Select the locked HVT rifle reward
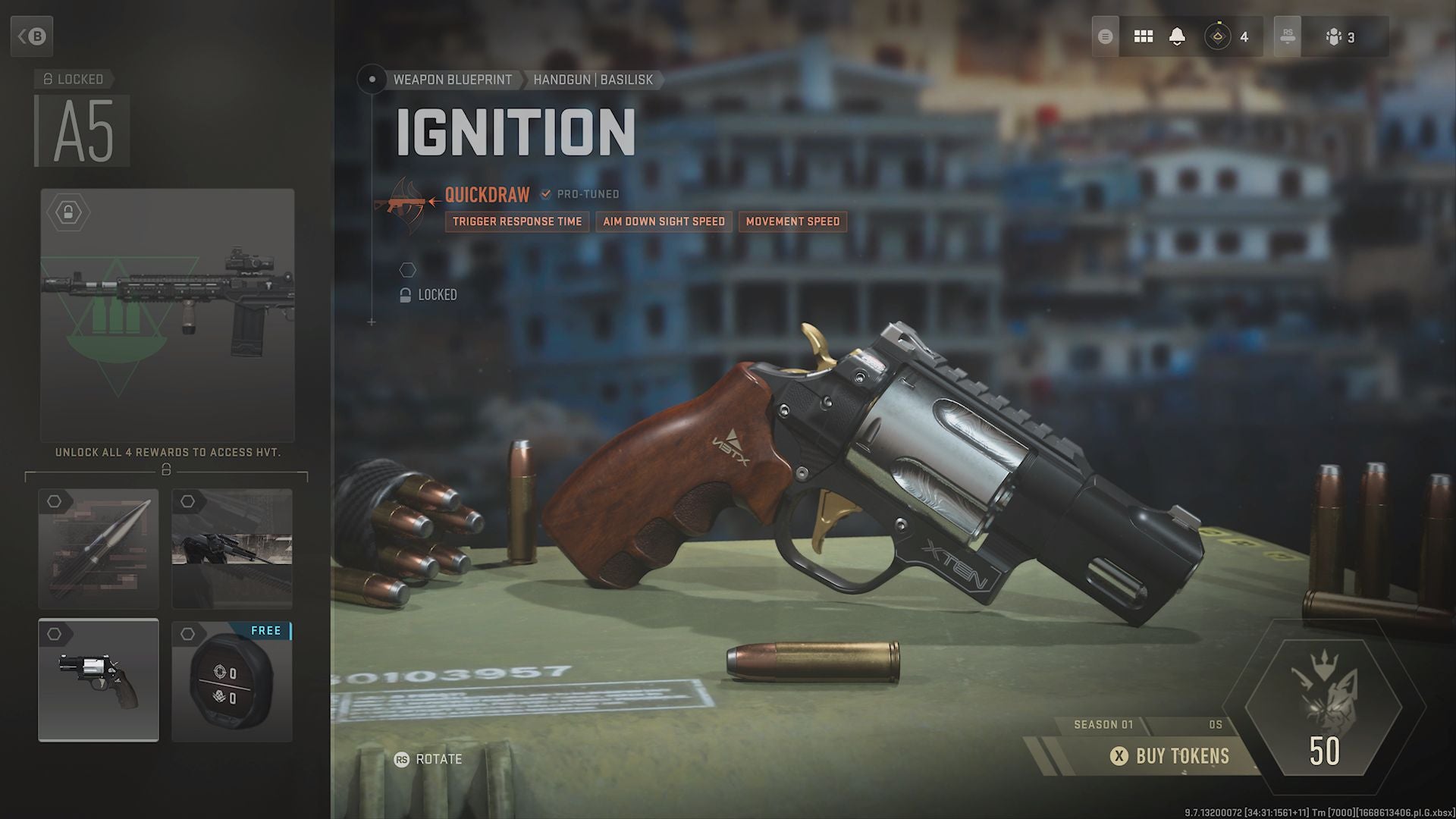 167,315
